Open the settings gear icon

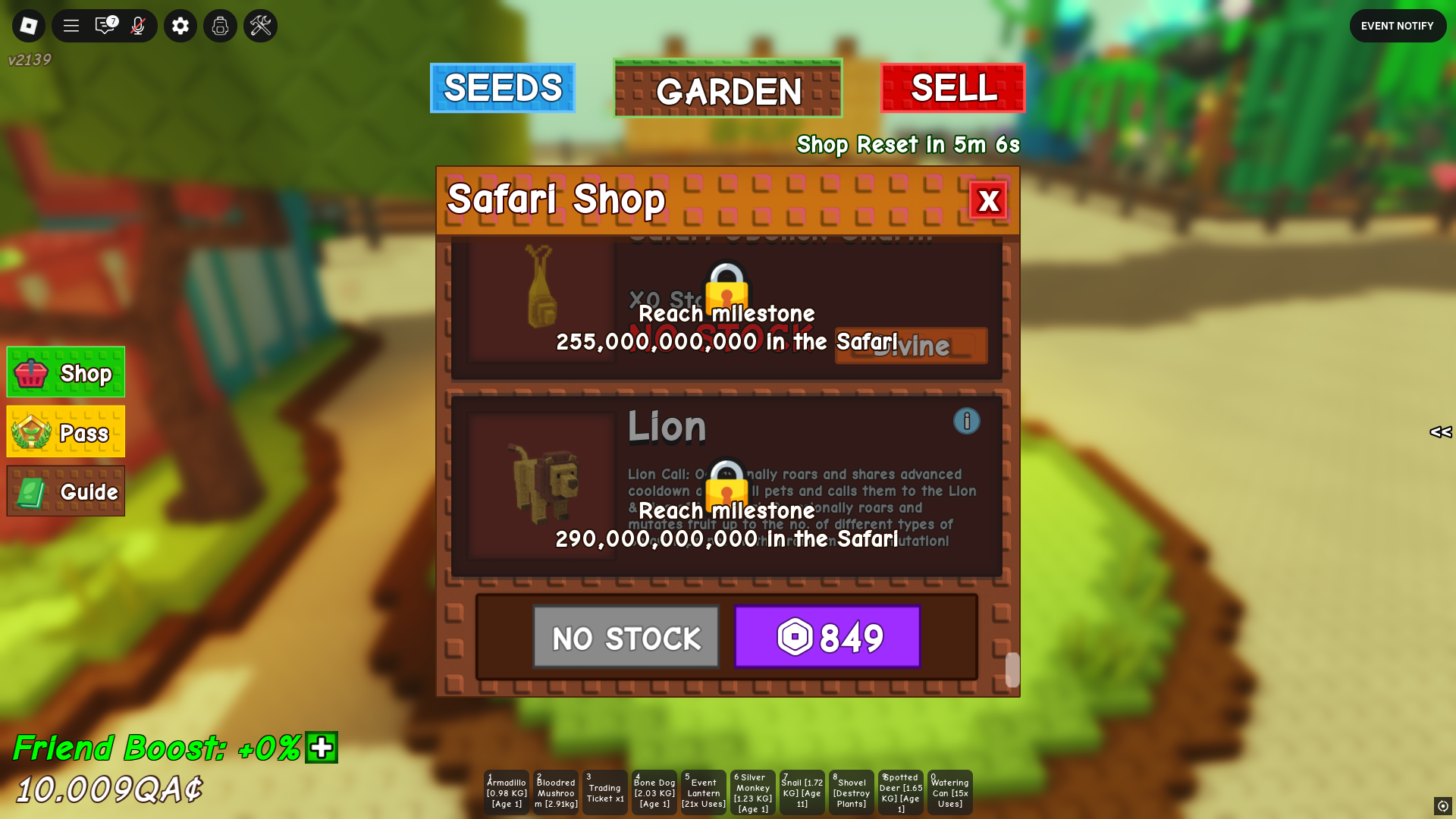point(180,25)
